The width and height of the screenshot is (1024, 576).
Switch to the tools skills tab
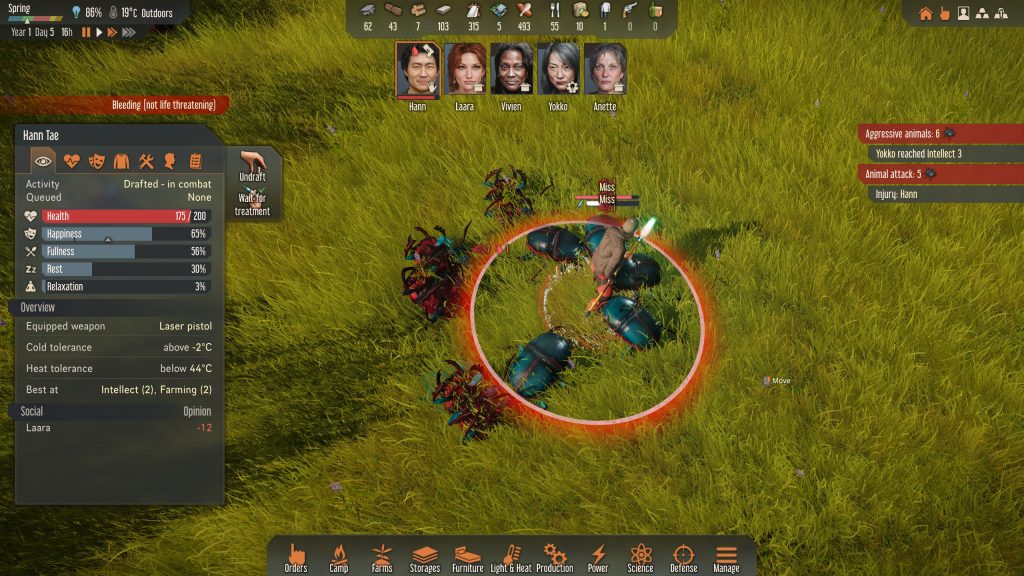[146, 161]
